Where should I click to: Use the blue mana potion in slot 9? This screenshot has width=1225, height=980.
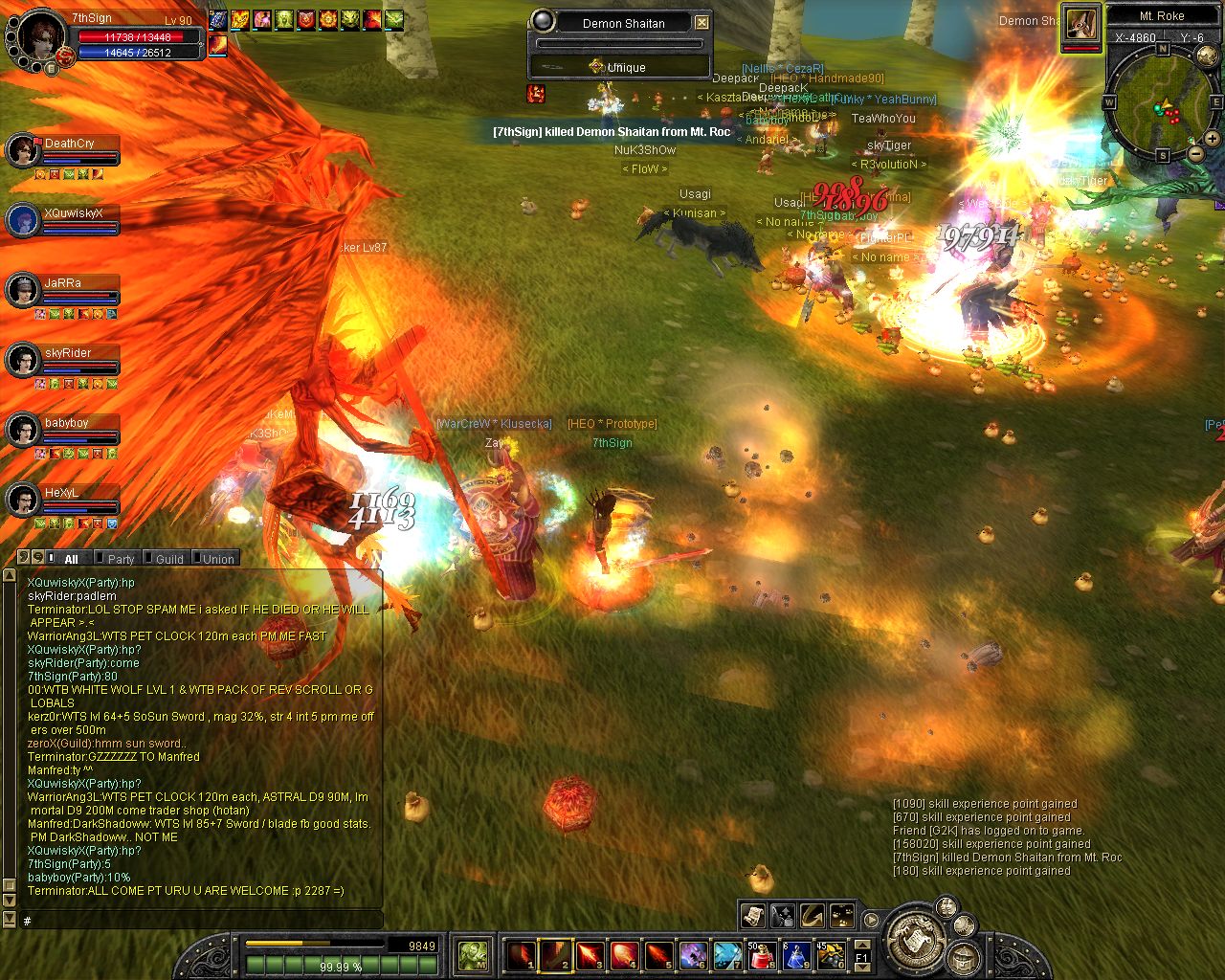[796, 954]
